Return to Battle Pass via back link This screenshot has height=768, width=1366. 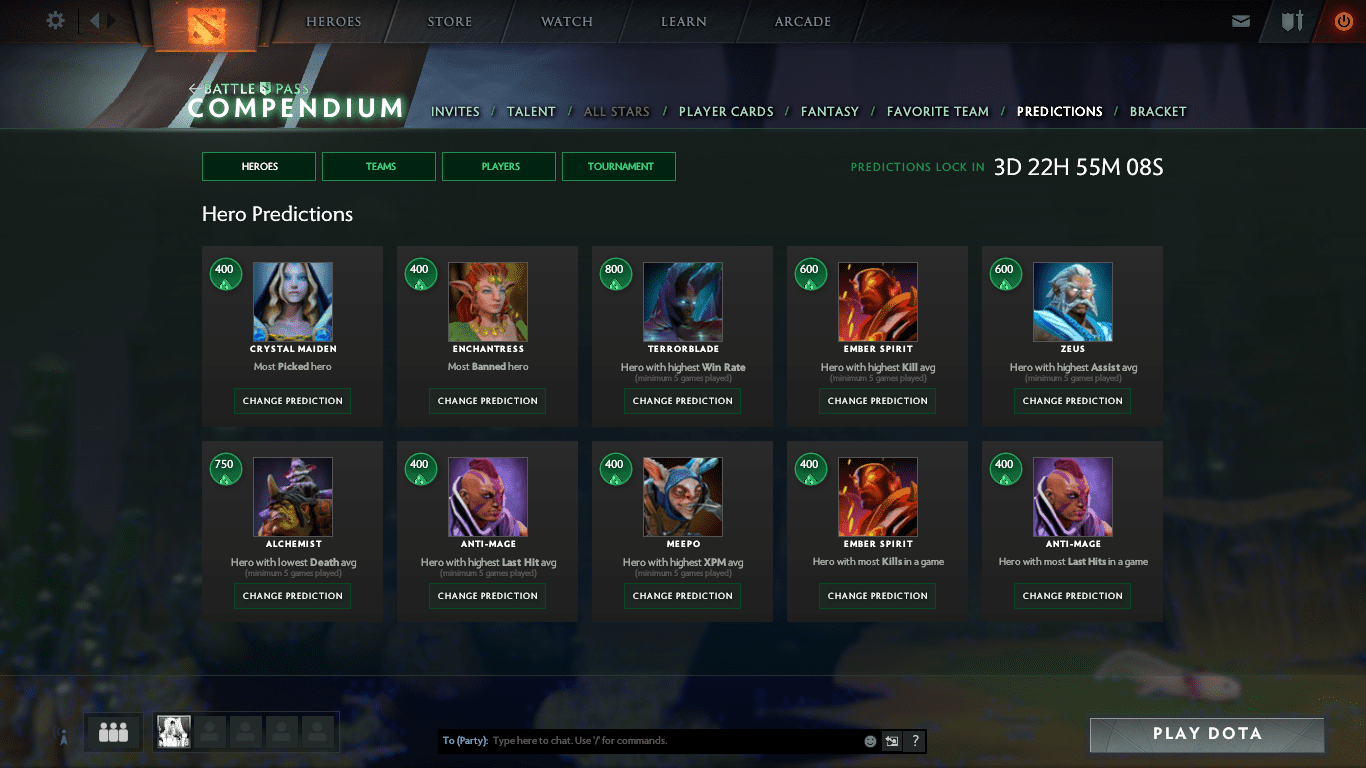(x=249, y=89)
